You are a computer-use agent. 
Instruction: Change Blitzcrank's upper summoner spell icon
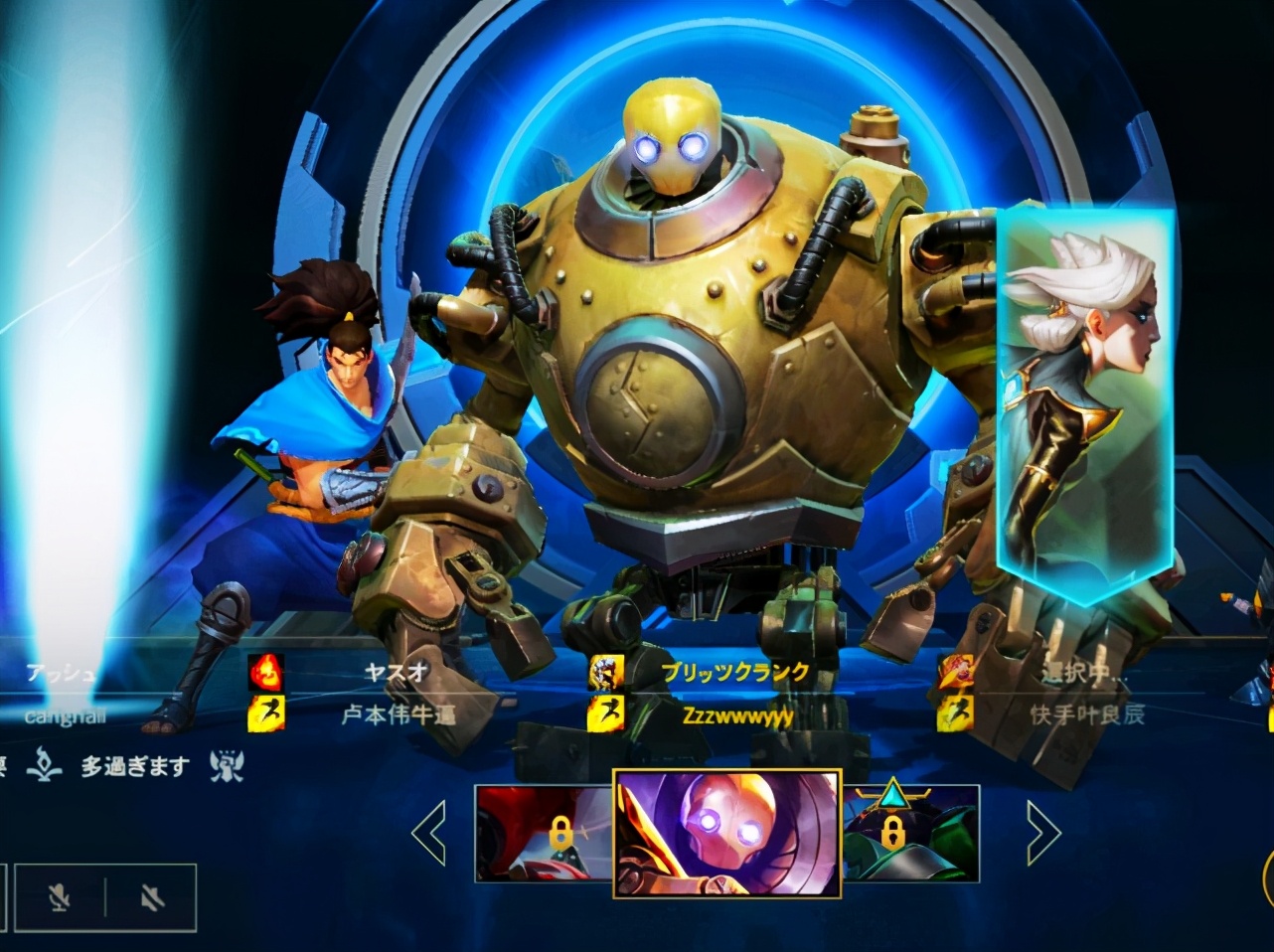coord(606,673)
